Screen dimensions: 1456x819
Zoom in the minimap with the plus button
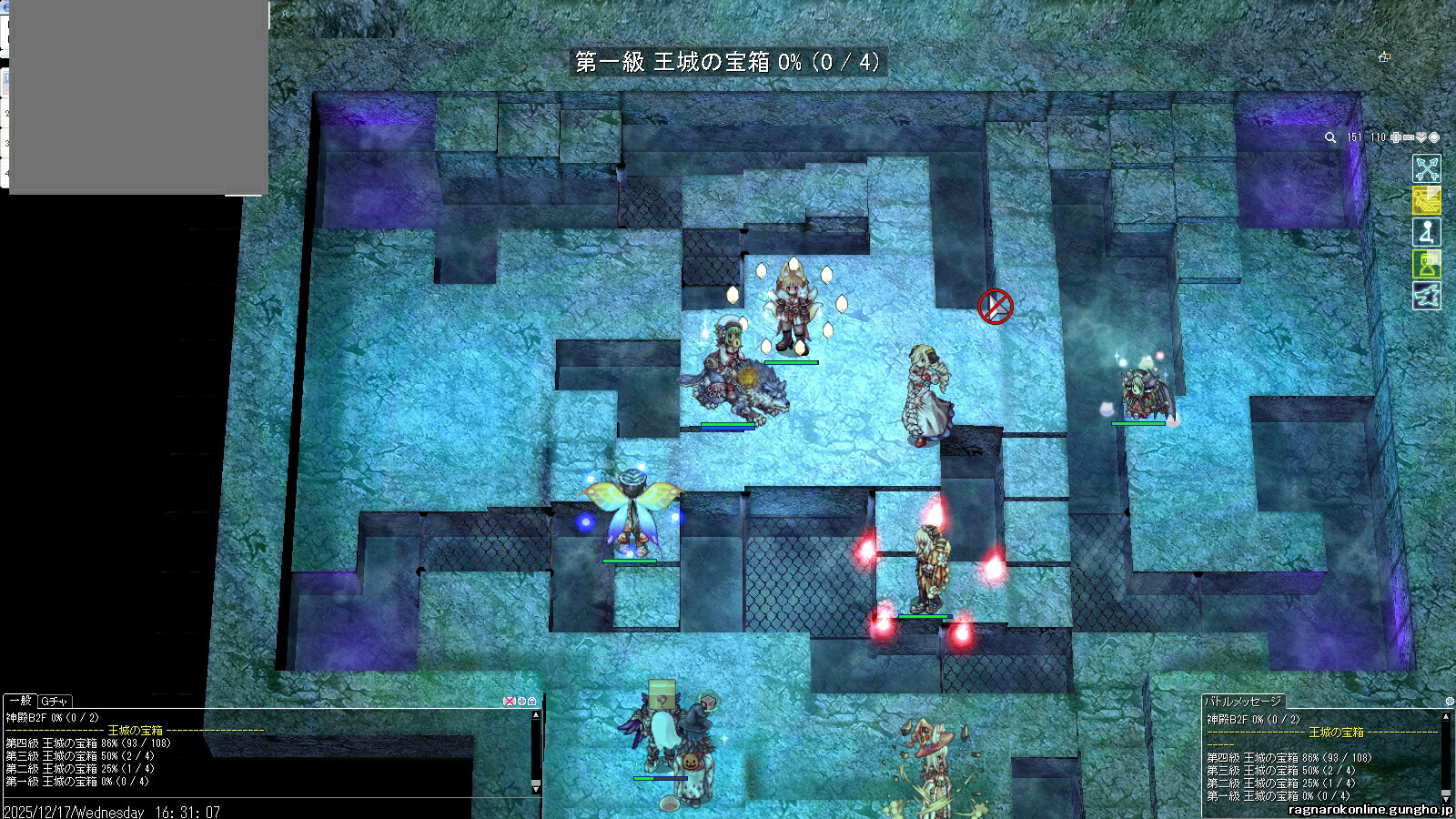[1396, 137]
